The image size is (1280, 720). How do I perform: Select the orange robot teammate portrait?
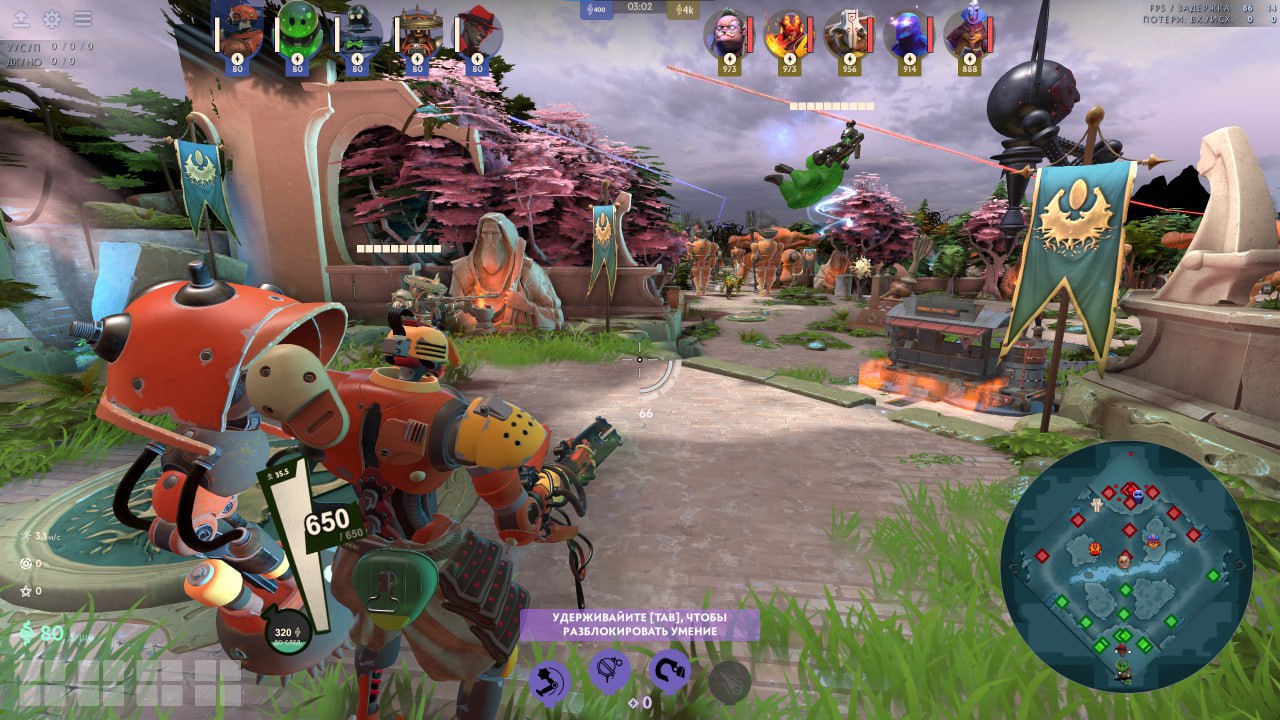238,32
